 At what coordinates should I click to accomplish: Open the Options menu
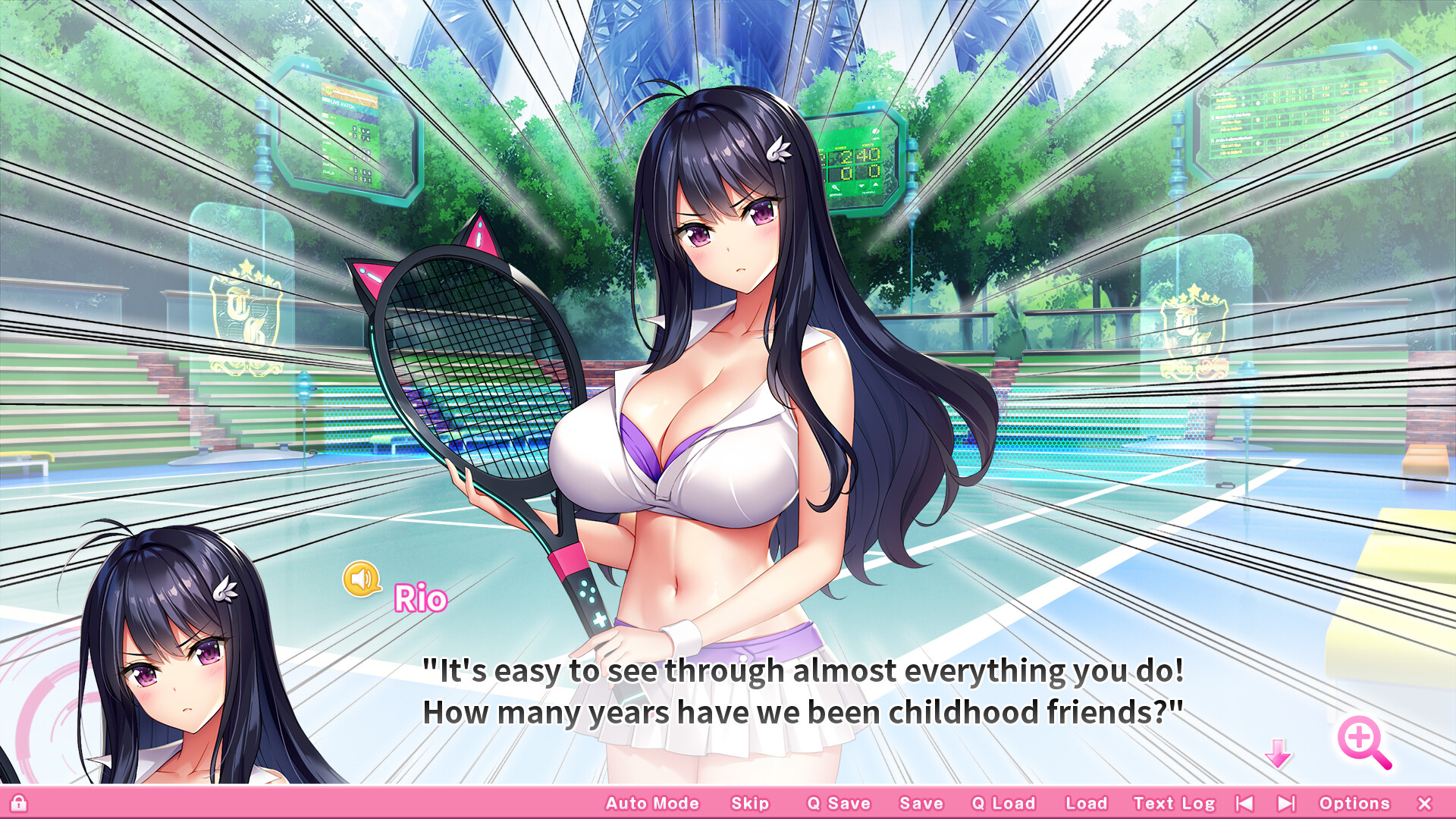[1357, 802]
